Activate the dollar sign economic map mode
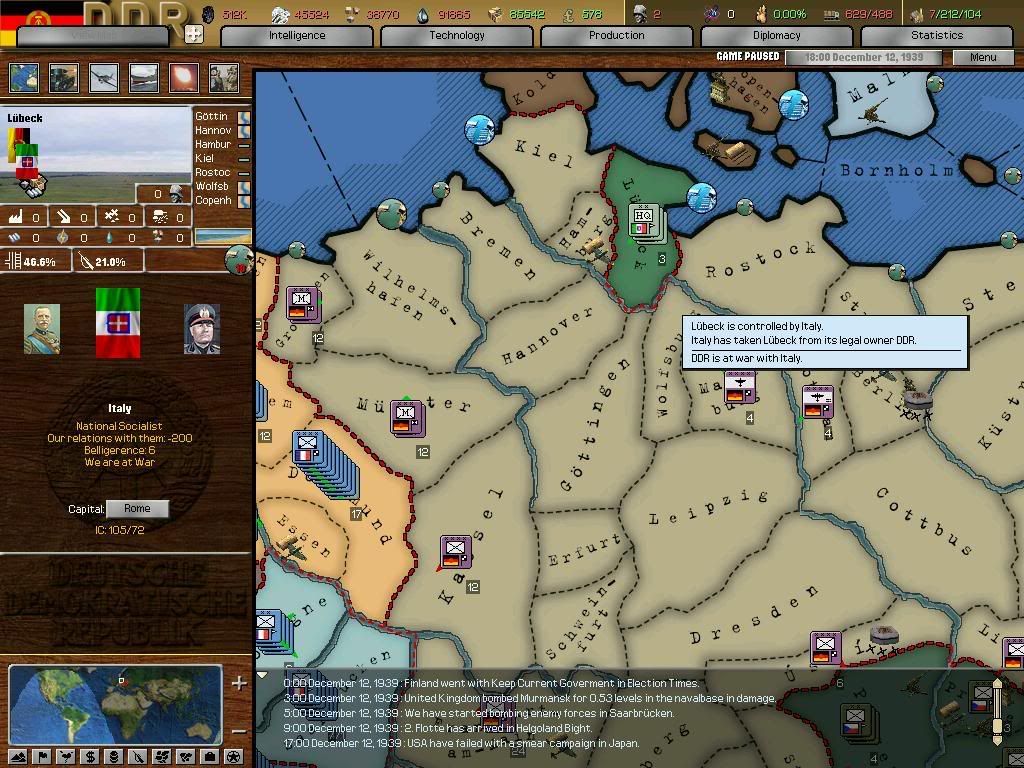This screenshot has width=1024, height=768. click(91, 757)
